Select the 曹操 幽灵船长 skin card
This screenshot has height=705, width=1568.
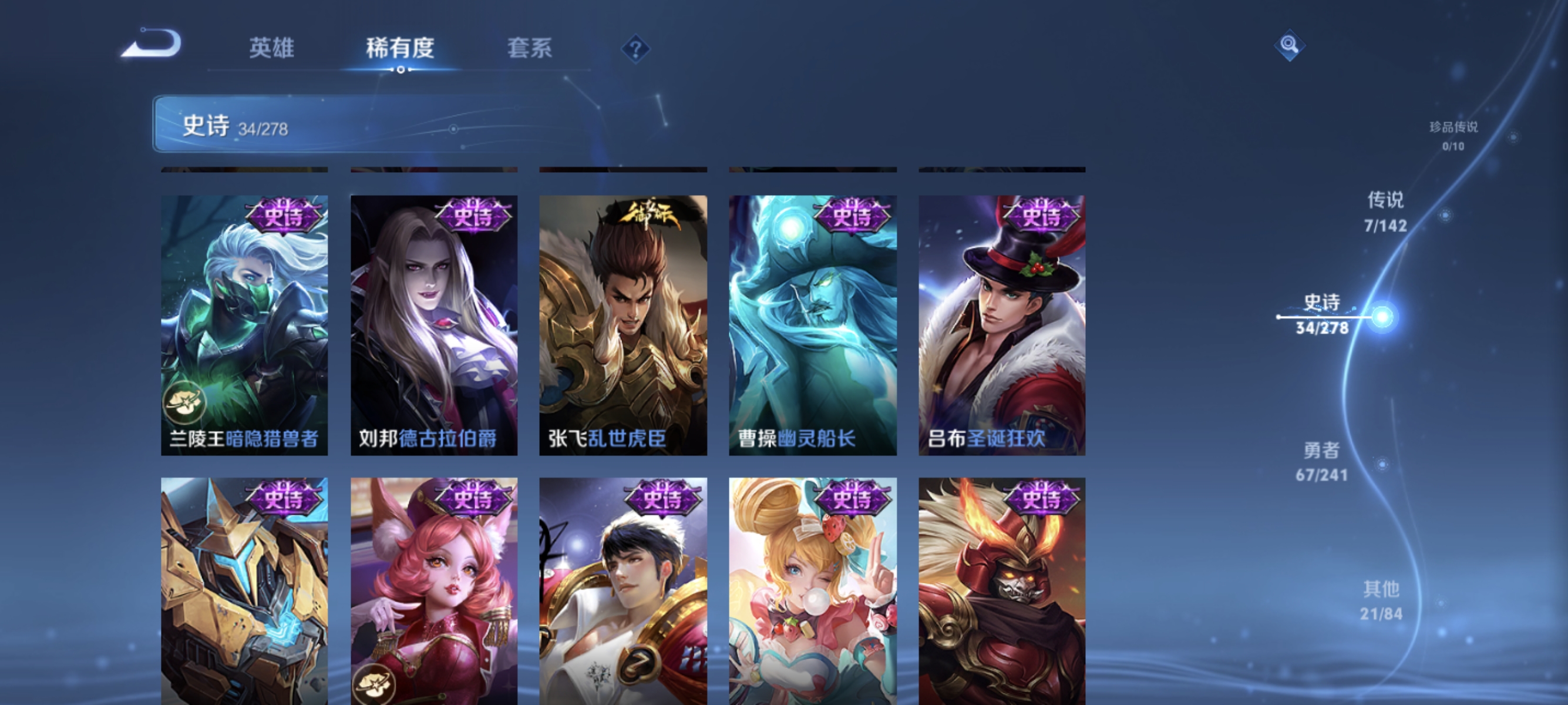pos(815,317)
